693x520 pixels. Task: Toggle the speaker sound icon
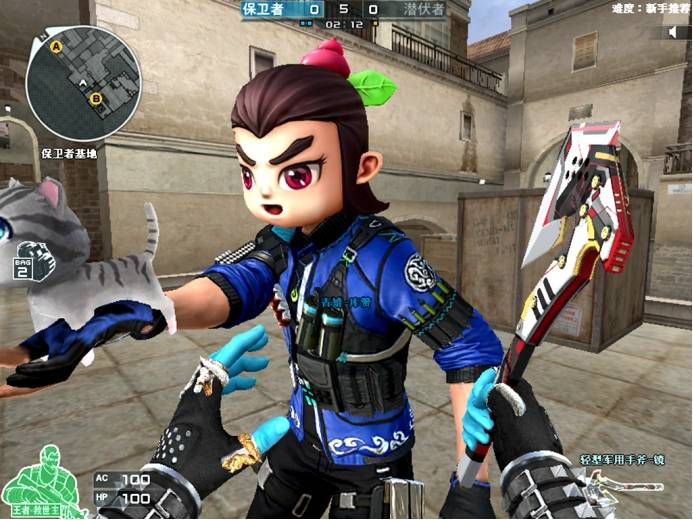tap(672, 32)
